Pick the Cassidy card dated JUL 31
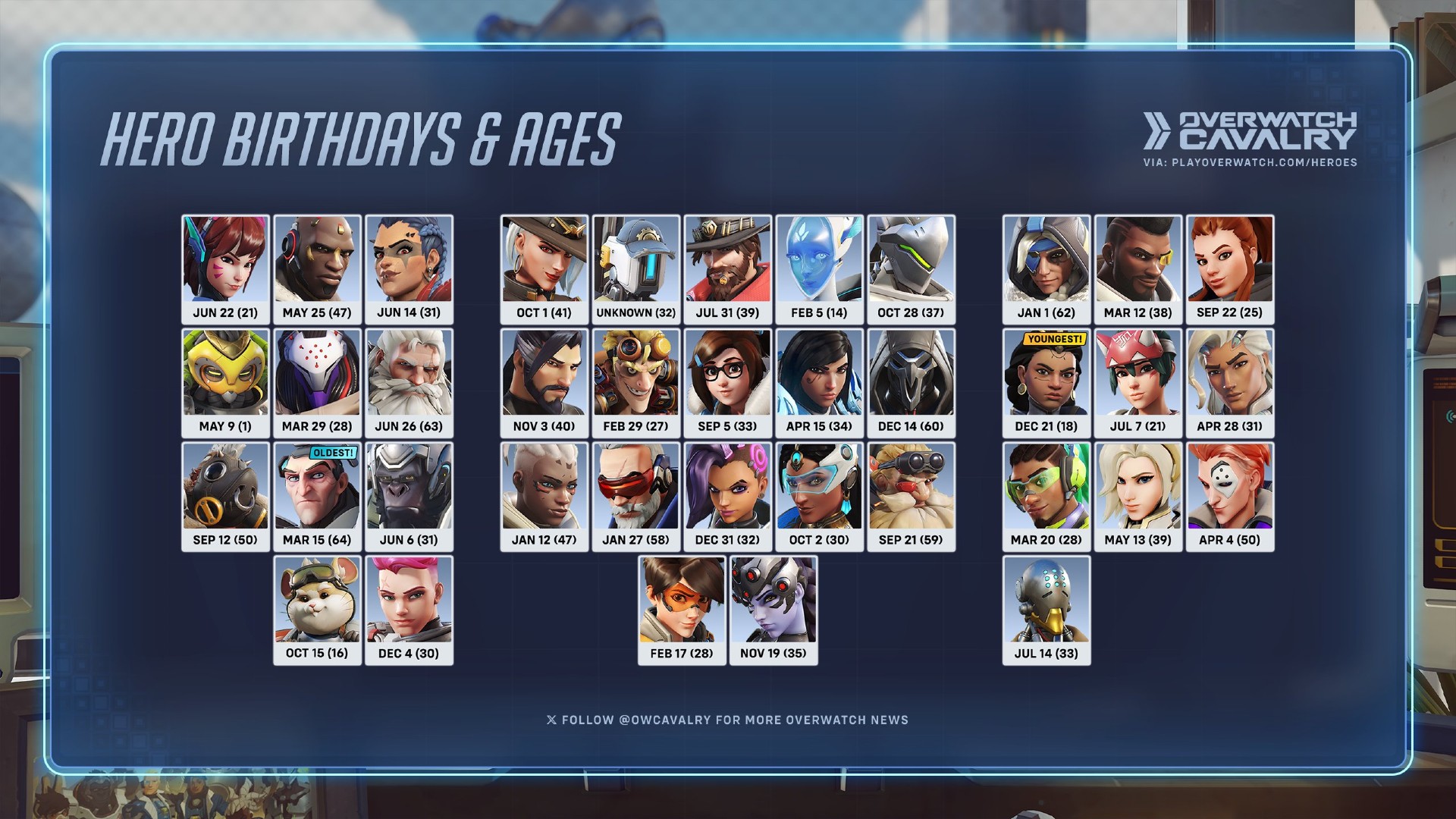The height and width of the screenshot is (819, 1456). tap(727, 269)
